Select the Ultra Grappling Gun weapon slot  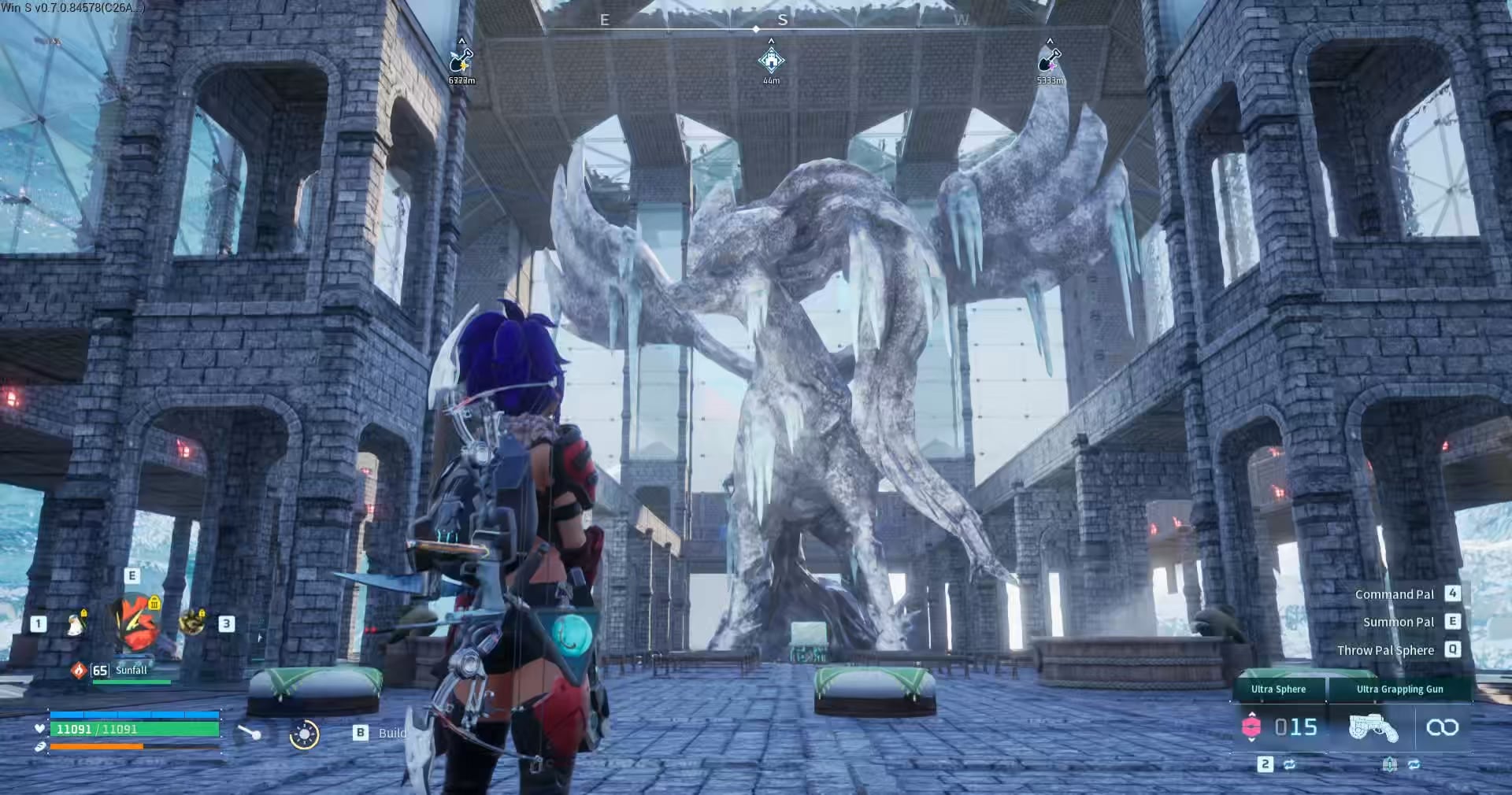click(1373, 727)
